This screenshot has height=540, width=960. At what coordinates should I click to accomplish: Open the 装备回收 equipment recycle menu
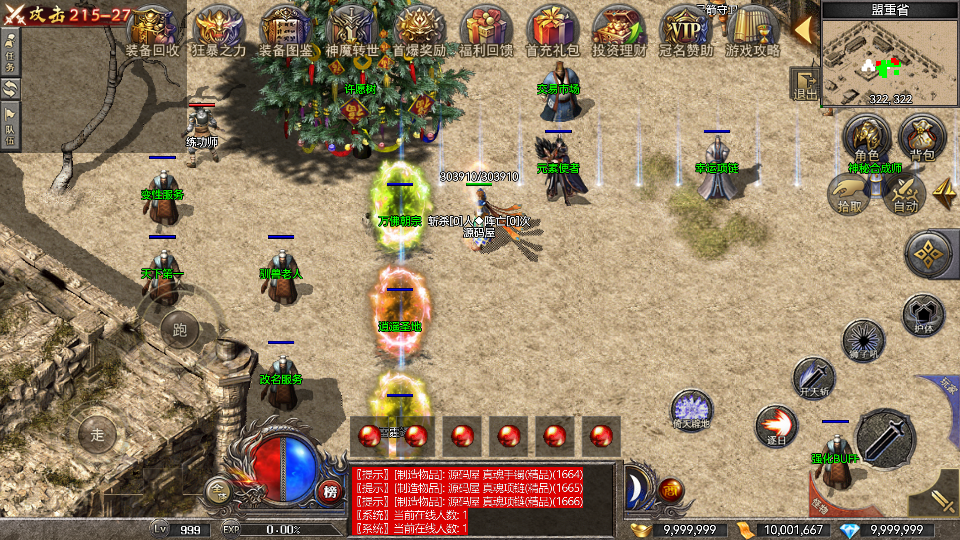click(x=153, y=28)
